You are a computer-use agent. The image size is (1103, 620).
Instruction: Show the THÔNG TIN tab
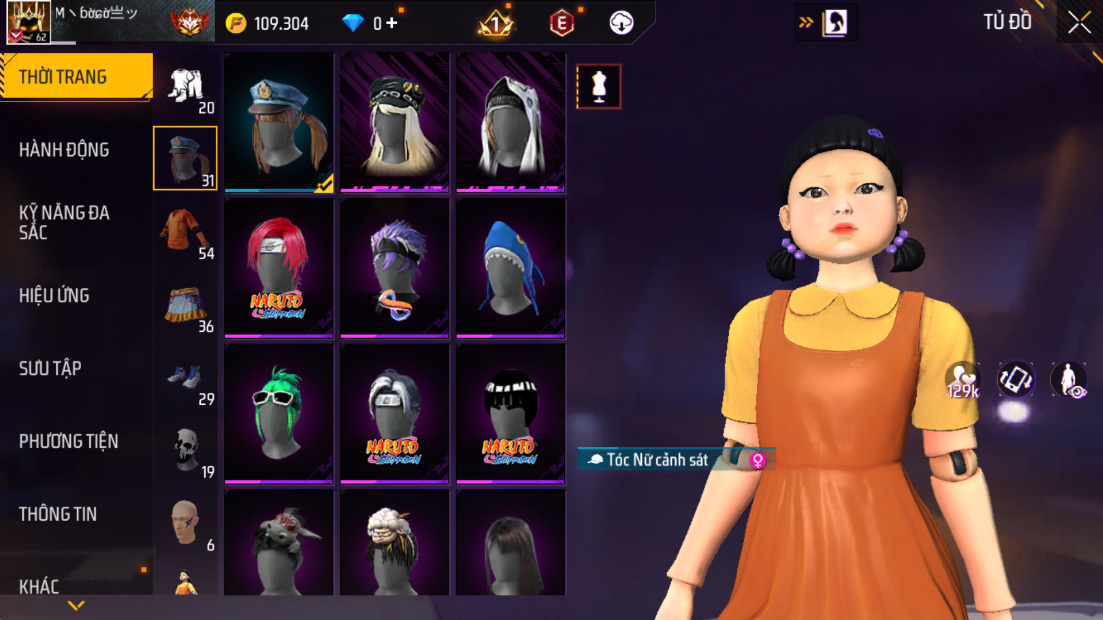pos(58,514)
